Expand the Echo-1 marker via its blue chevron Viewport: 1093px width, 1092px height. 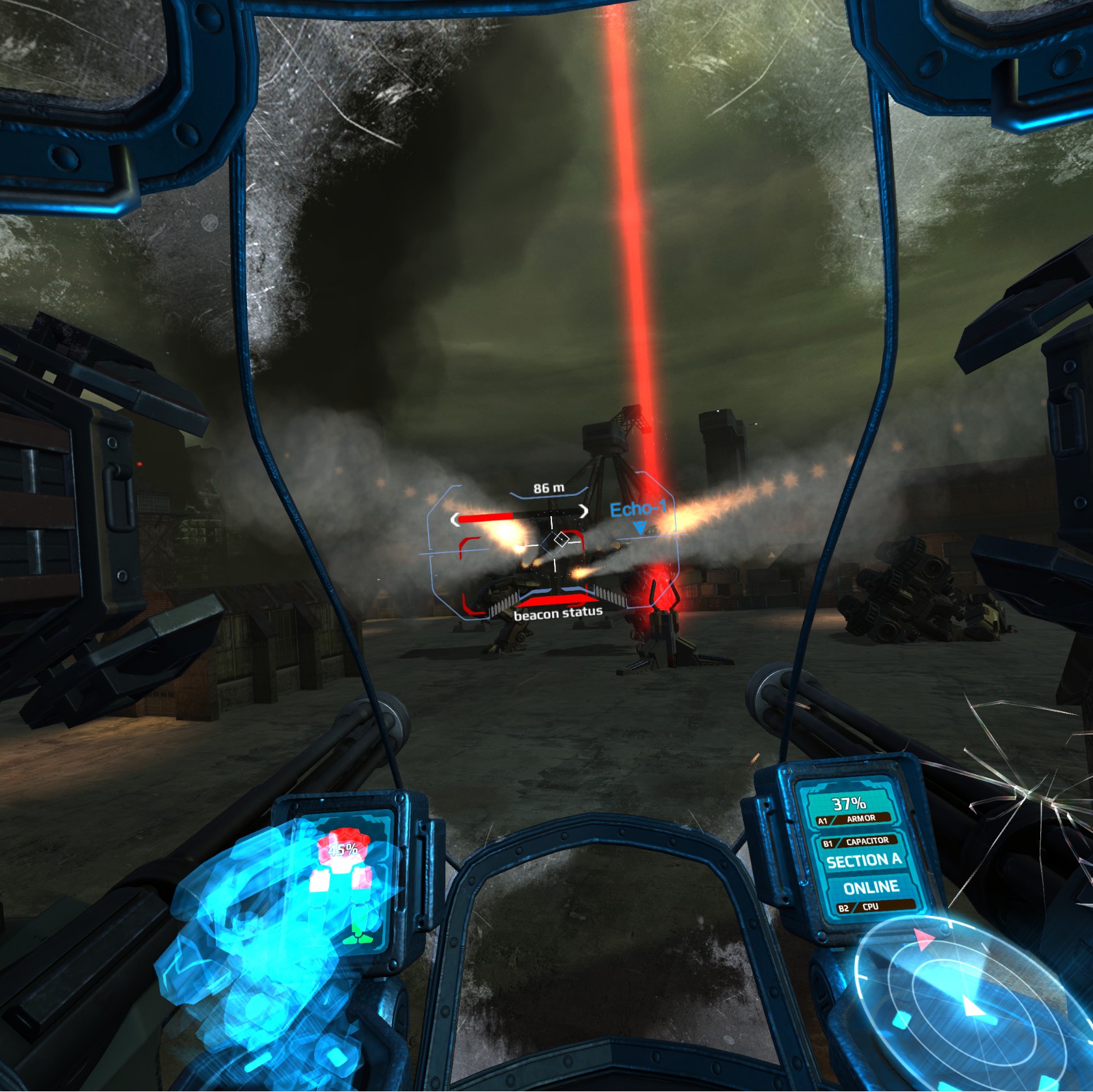click(640, 527)
